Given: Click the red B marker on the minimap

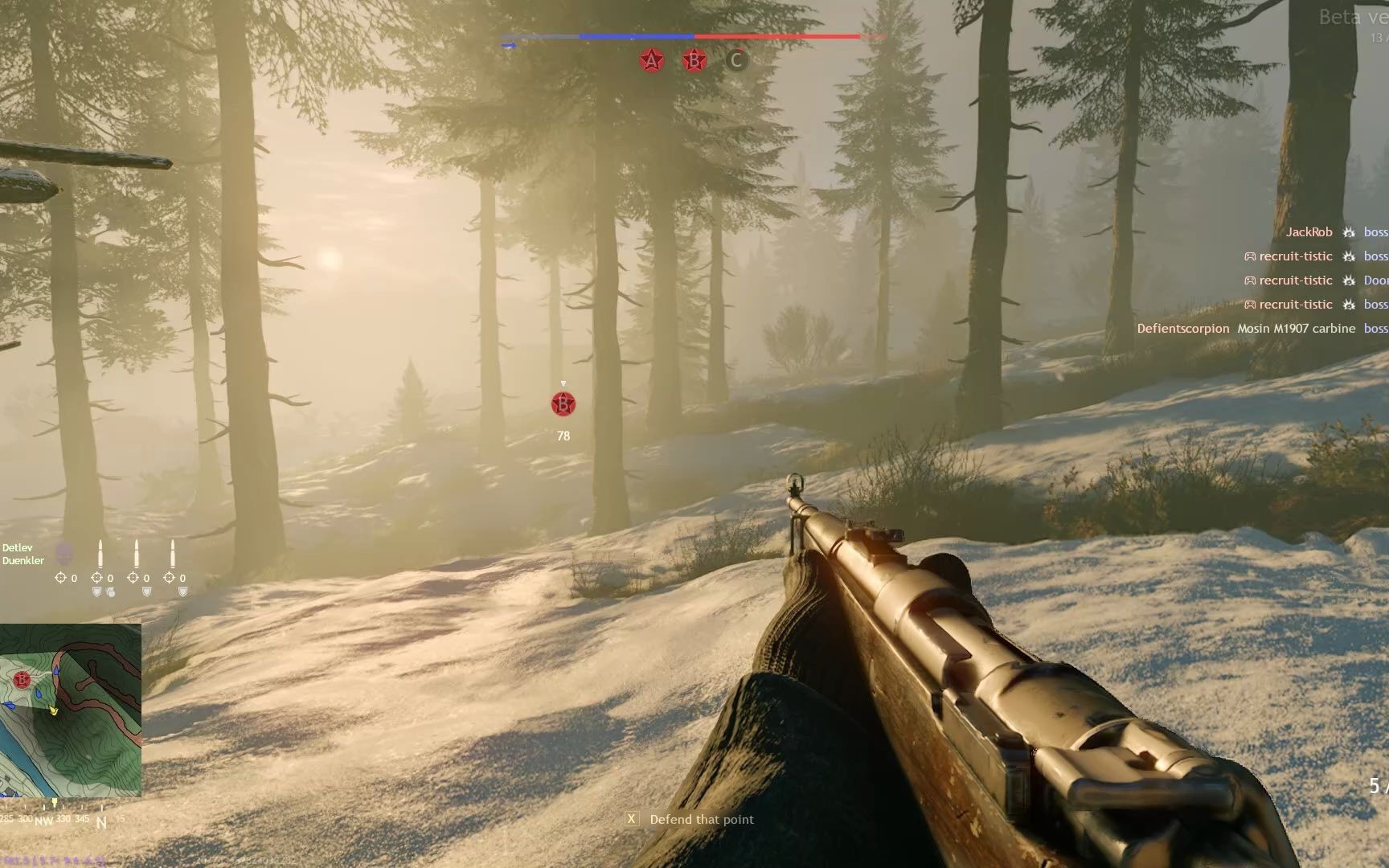Looking at the screenshot, I should (x=22, y=680).
